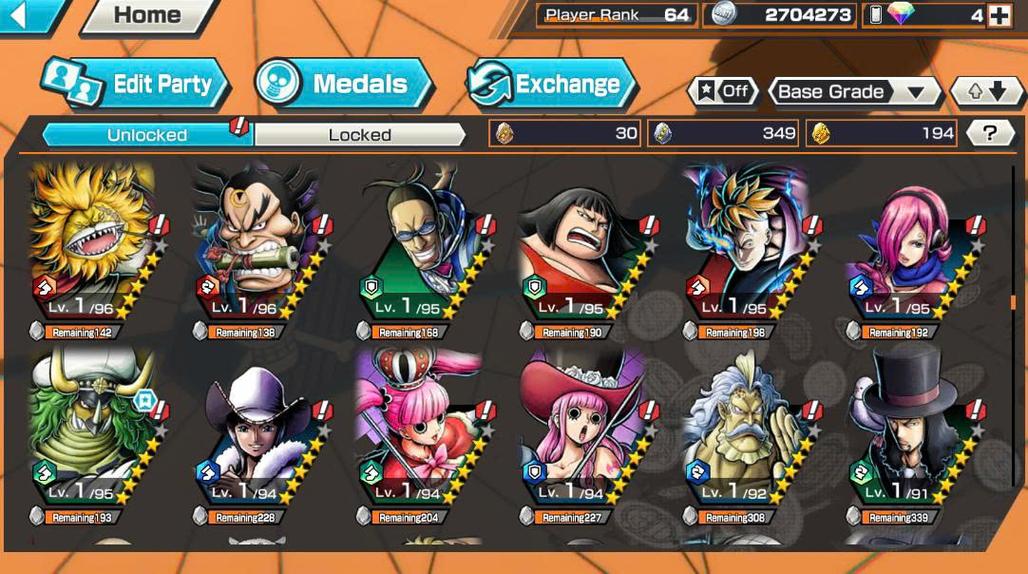Switch to the Unlocked characters tab
1028x574 pixels.
[147, 134]
